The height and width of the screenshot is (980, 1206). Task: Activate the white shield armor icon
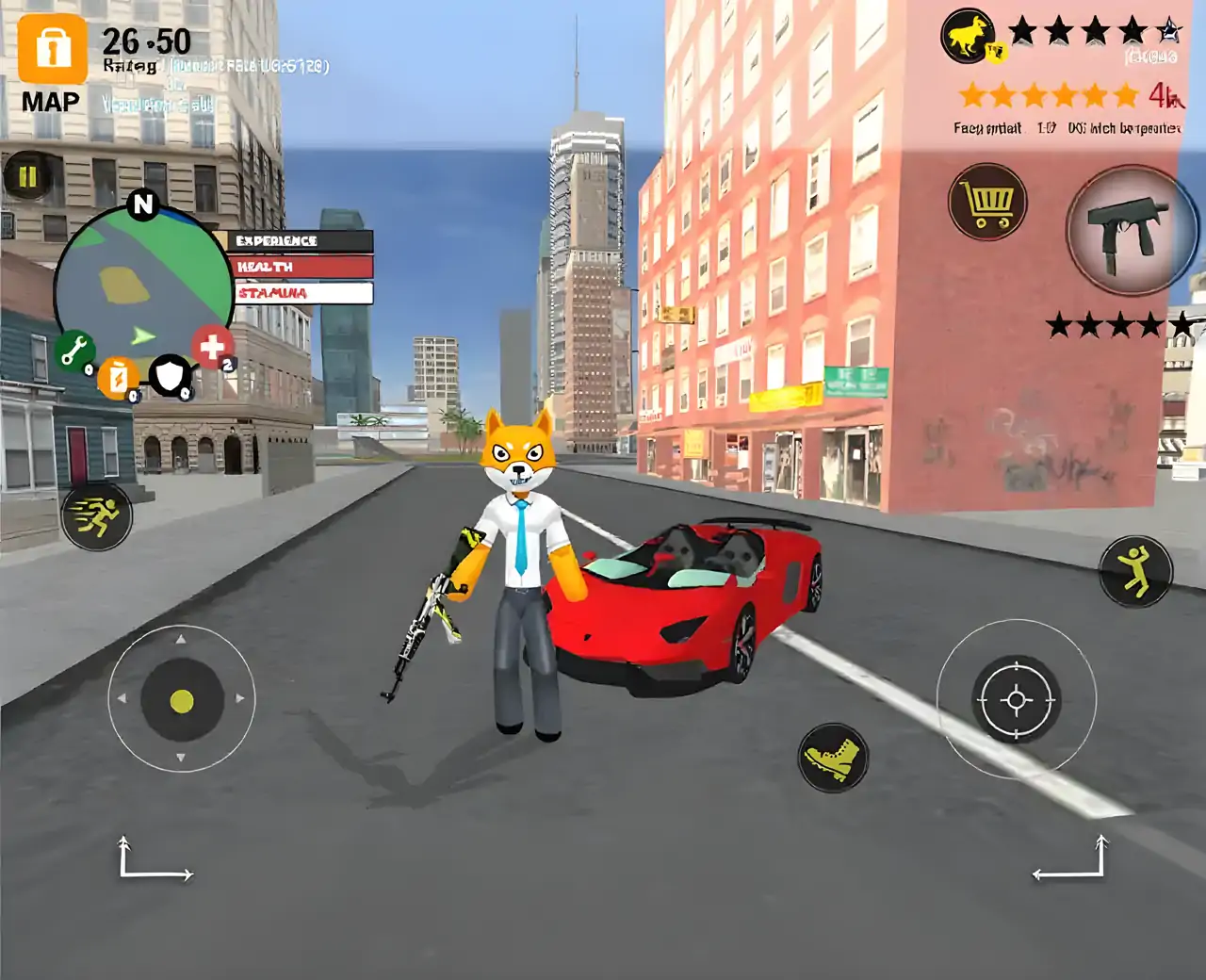click(x=171, y=376)
